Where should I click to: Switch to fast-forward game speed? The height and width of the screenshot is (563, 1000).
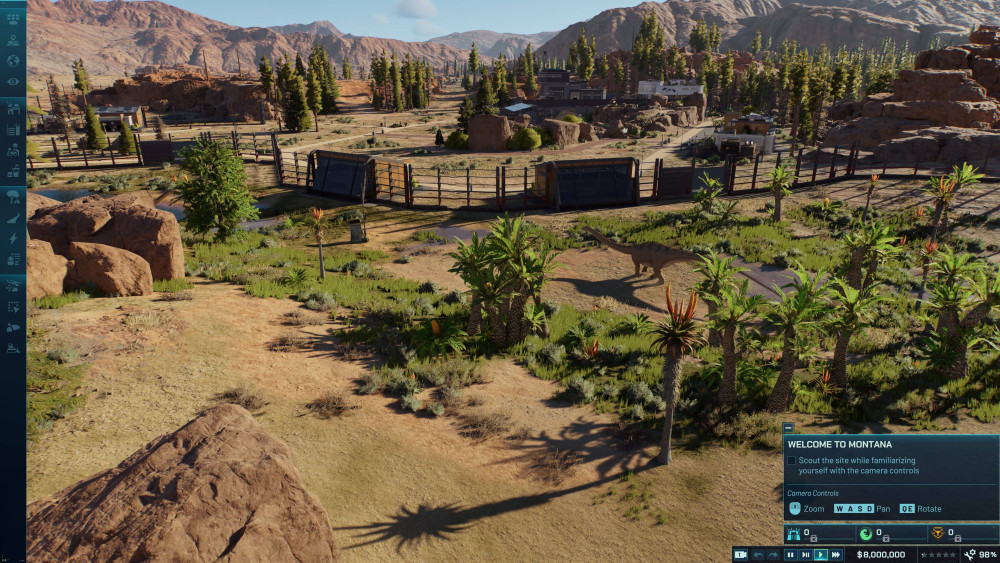click(835, 554)
